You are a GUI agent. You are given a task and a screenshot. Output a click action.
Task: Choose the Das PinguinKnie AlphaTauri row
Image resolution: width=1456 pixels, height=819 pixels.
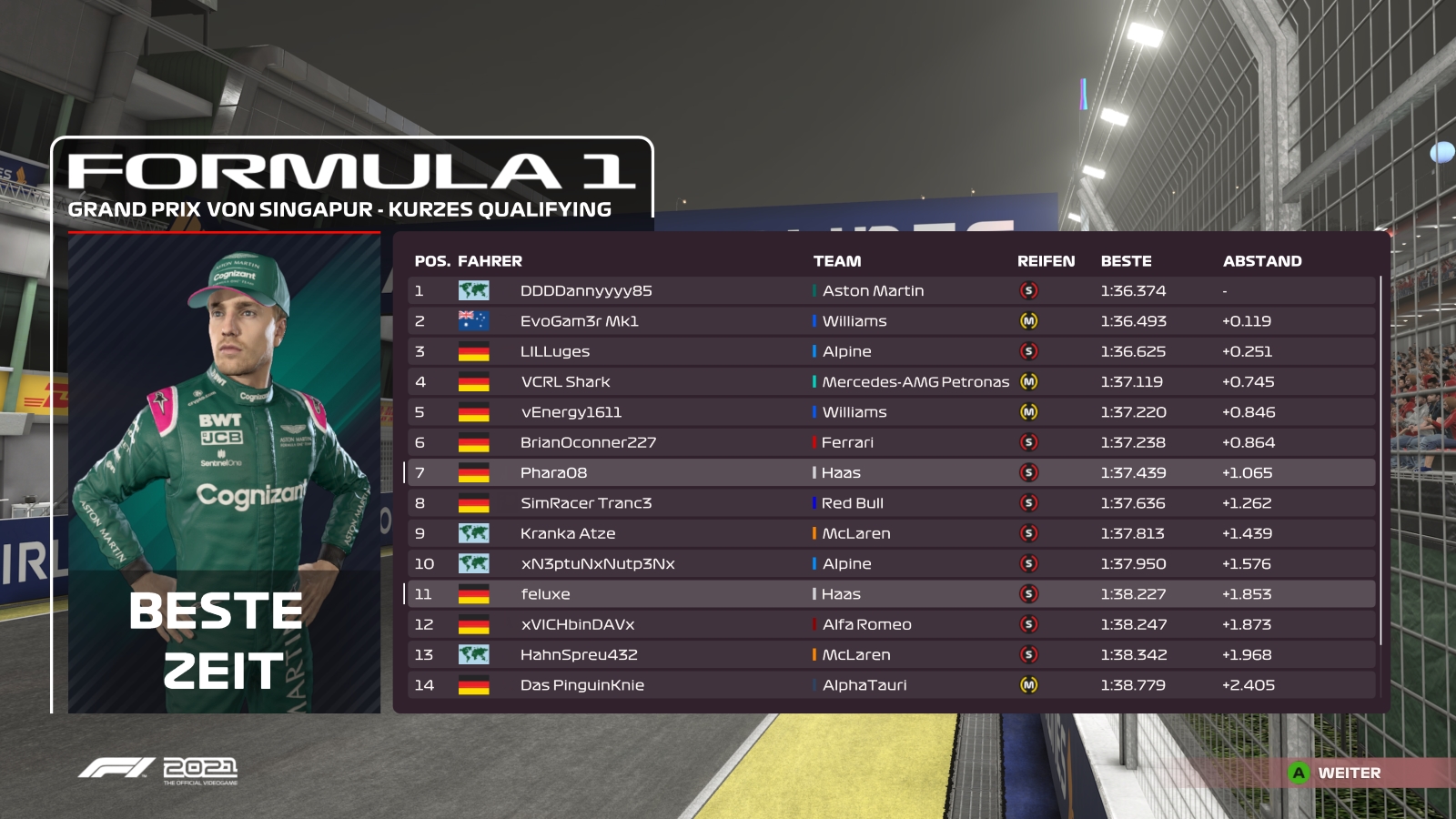coord(890,685)
